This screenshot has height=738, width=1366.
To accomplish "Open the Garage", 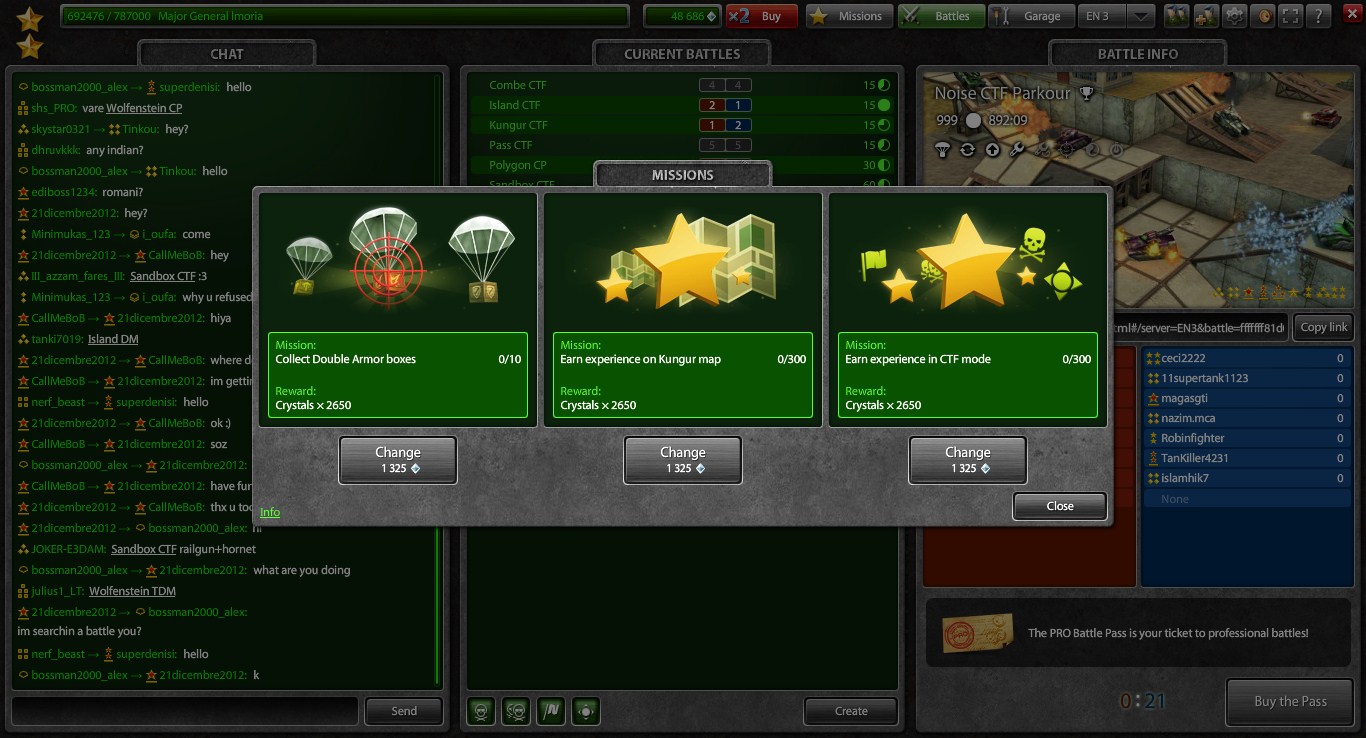I will coord(1030,16).
